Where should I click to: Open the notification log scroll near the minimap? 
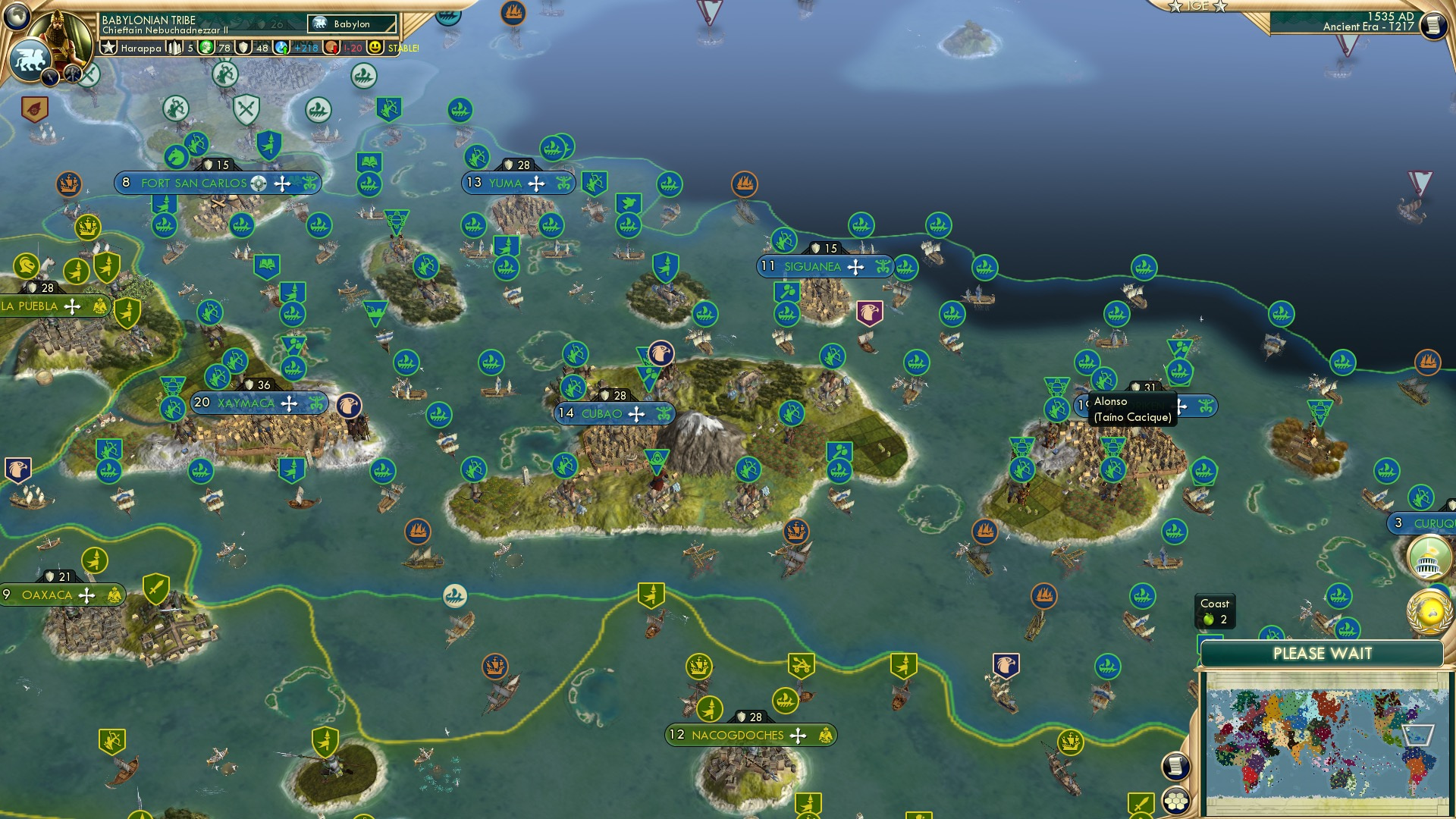click(x=1175, y=766)
